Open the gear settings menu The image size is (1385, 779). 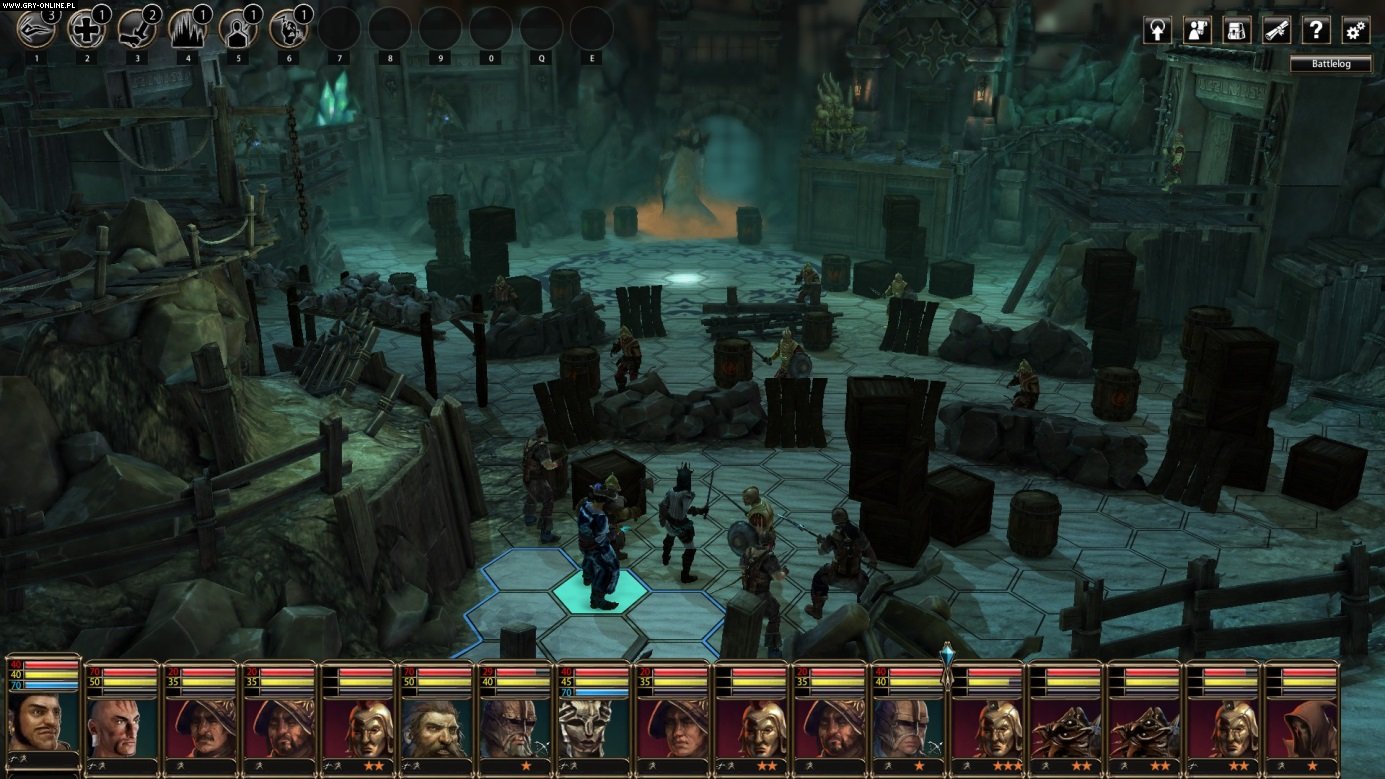point(1356,30)
